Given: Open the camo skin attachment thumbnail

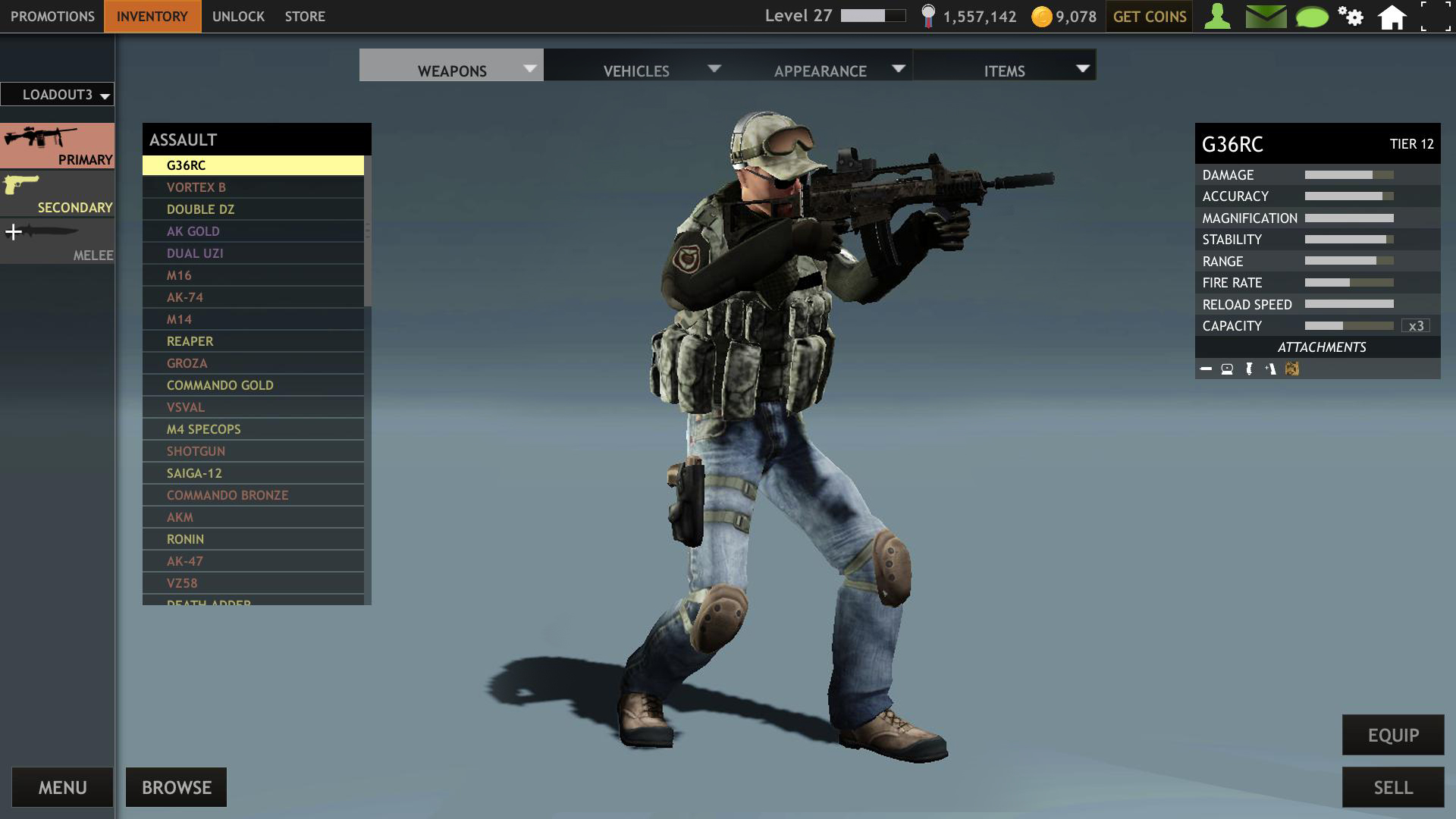Looking at the screenshot, I should [1292, 369].
